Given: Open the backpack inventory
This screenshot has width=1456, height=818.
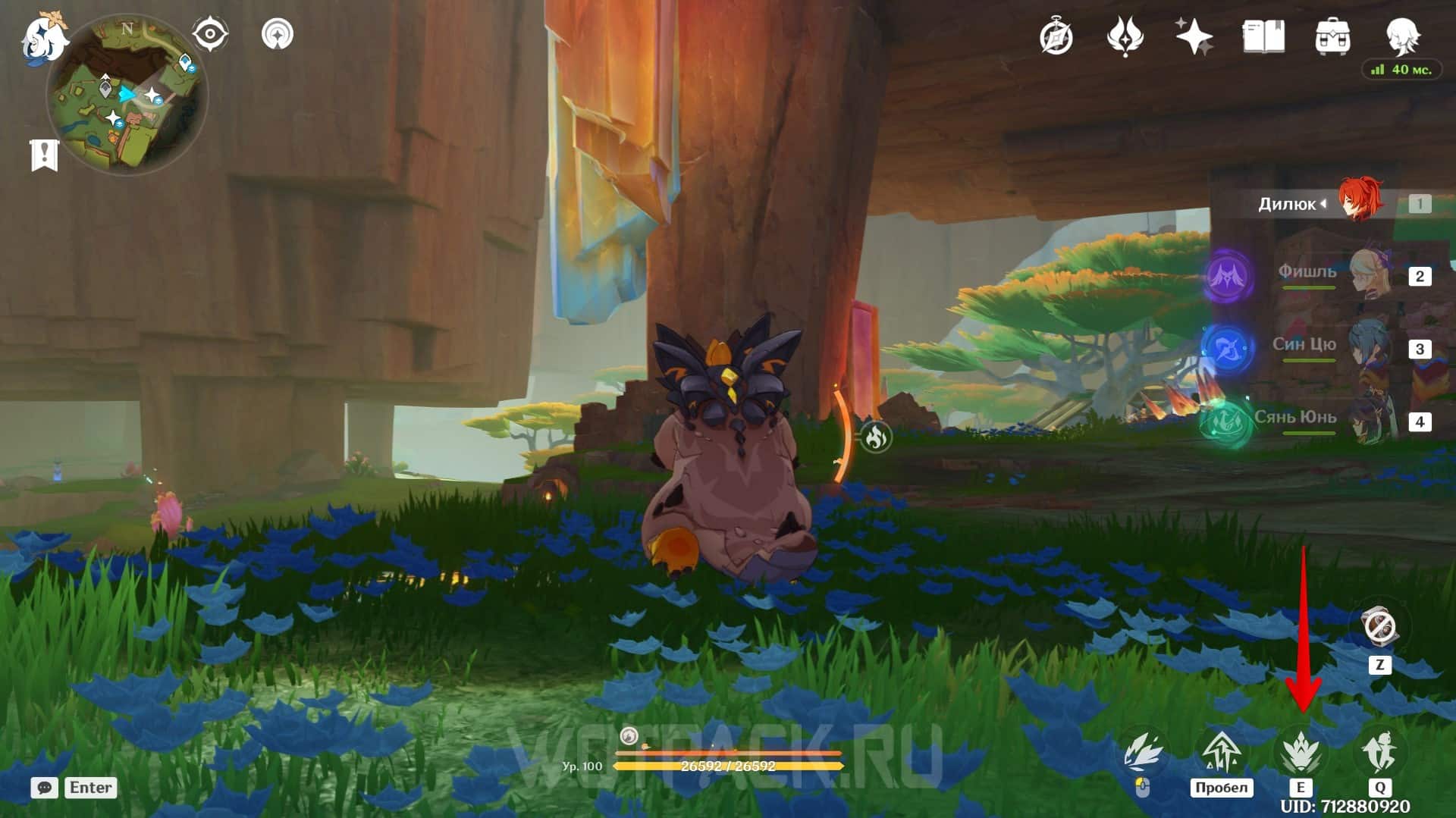Looking at the screenshot, I should tap(1332, 36).
